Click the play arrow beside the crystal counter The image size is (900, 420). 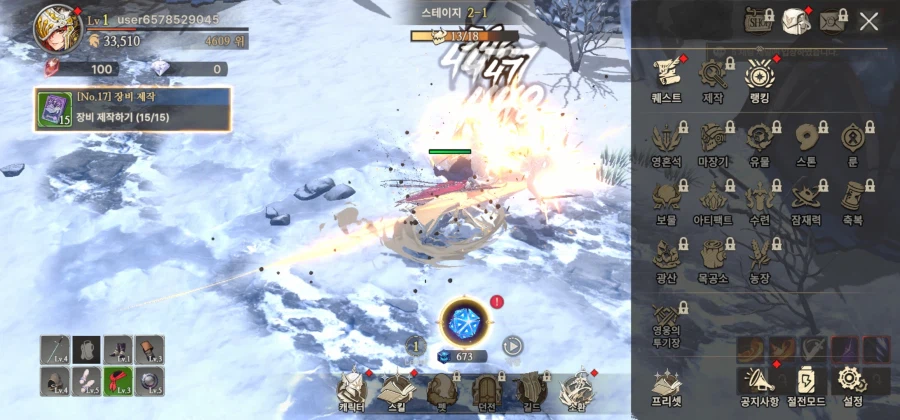(x=512, y=346)
